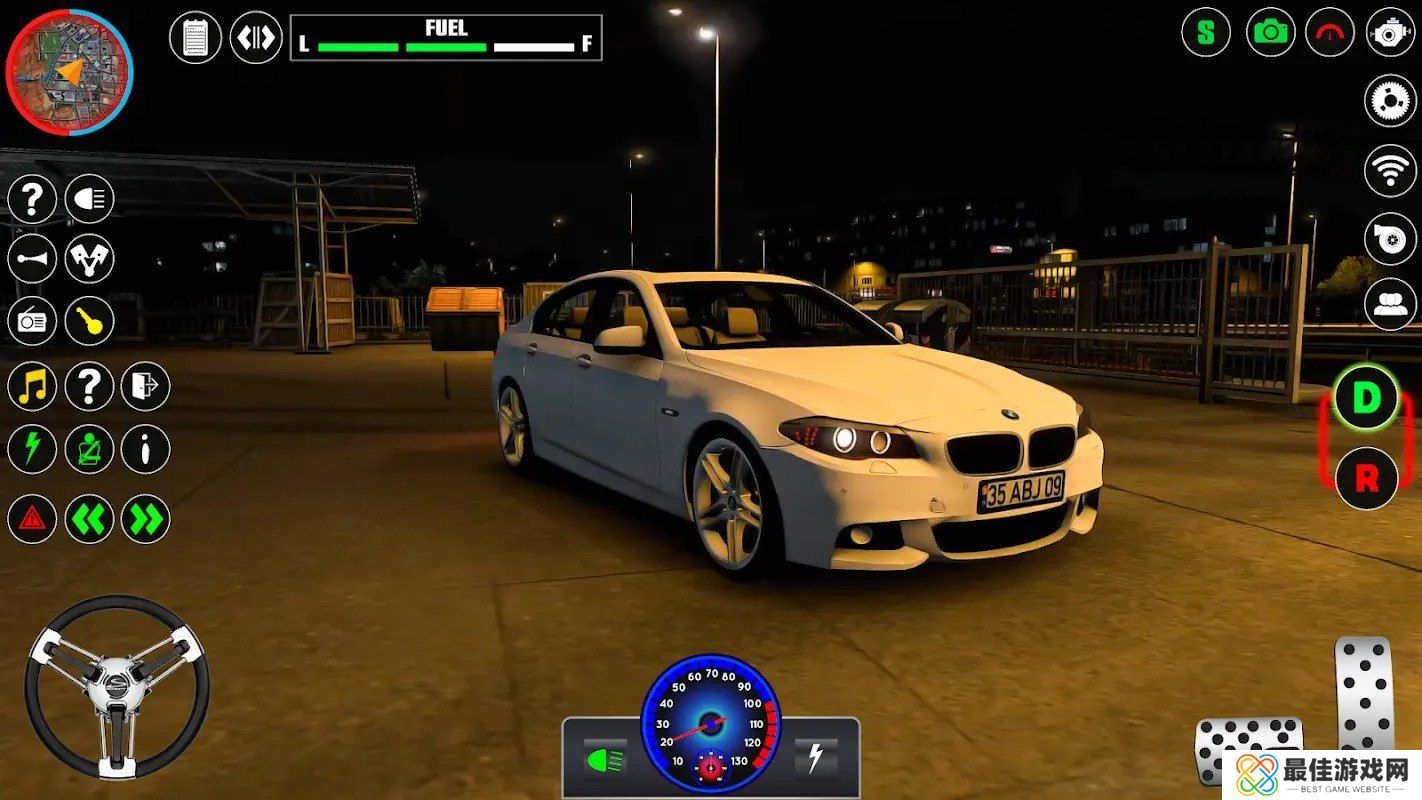Activate the right turn signal arrows
Viewport: 1422px width, 800px height.
pyautogui.click(x=146, y=519)
